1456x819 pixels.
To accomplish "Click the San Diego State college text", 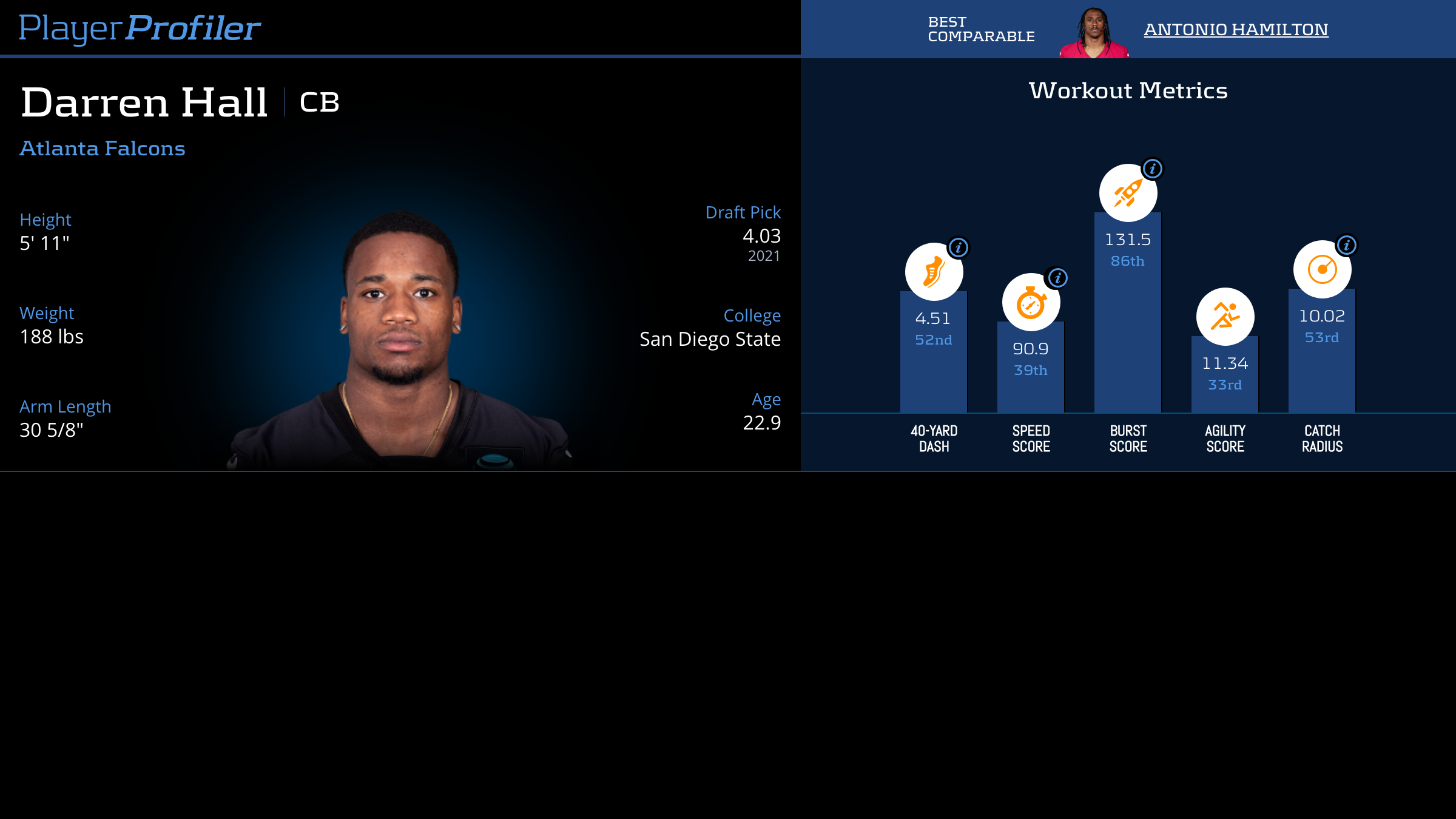I will coord(710,339).
